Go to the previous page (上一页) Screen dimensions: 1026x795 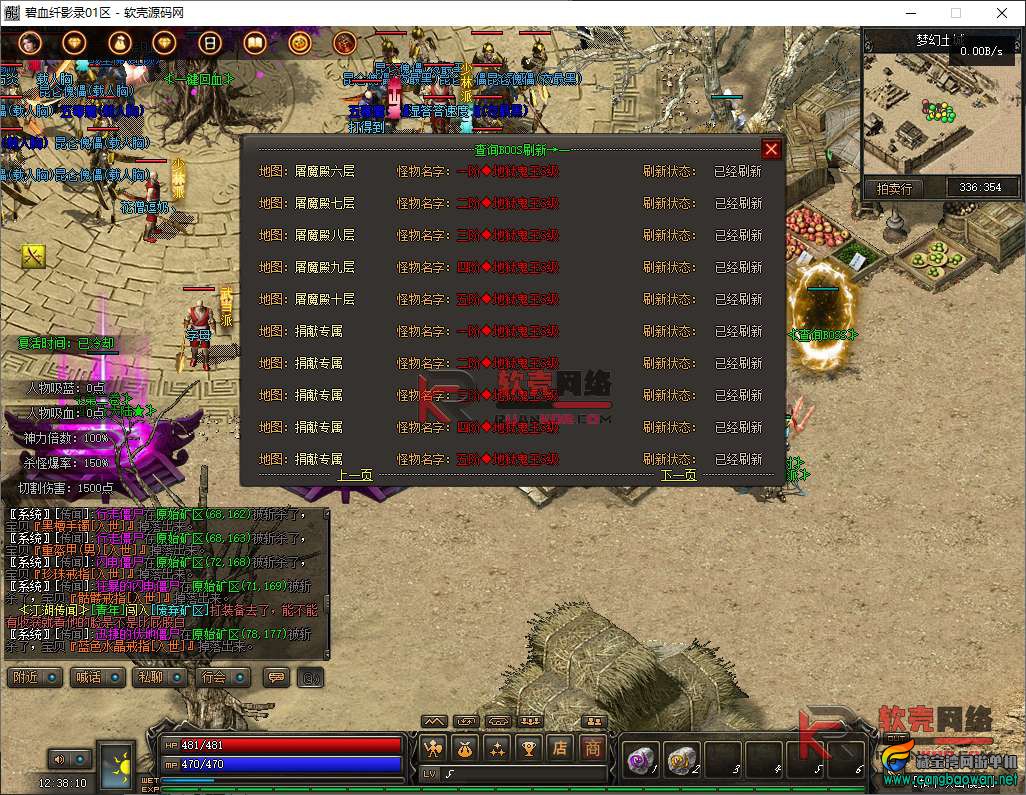[x=355, y=475]
